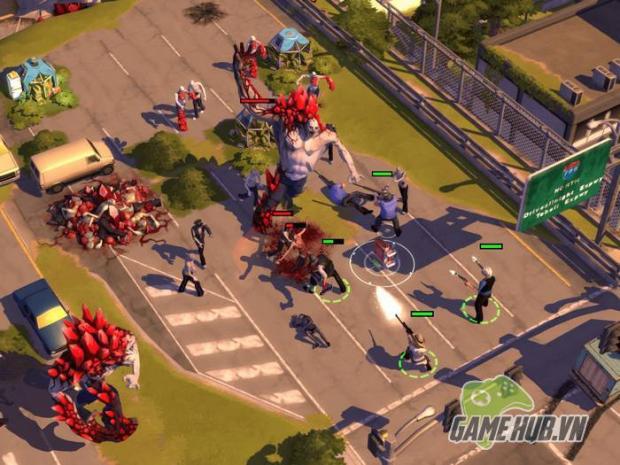Viewport: 620px width, 465px height.
Task: Select the unit inside the white circle
Action: point(382,257)
